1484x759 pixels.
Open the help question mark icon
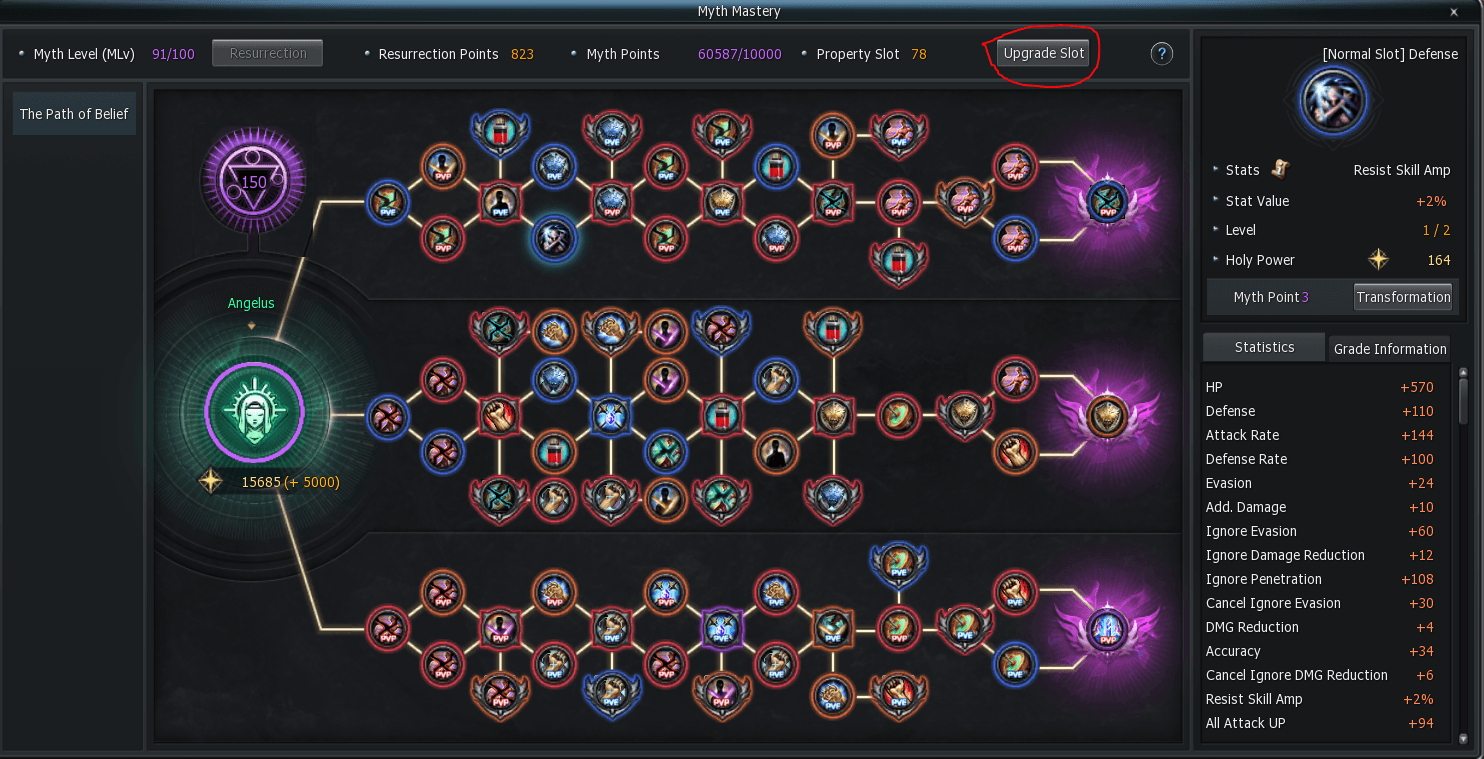pyautogui.click(x=1161, y=53)
